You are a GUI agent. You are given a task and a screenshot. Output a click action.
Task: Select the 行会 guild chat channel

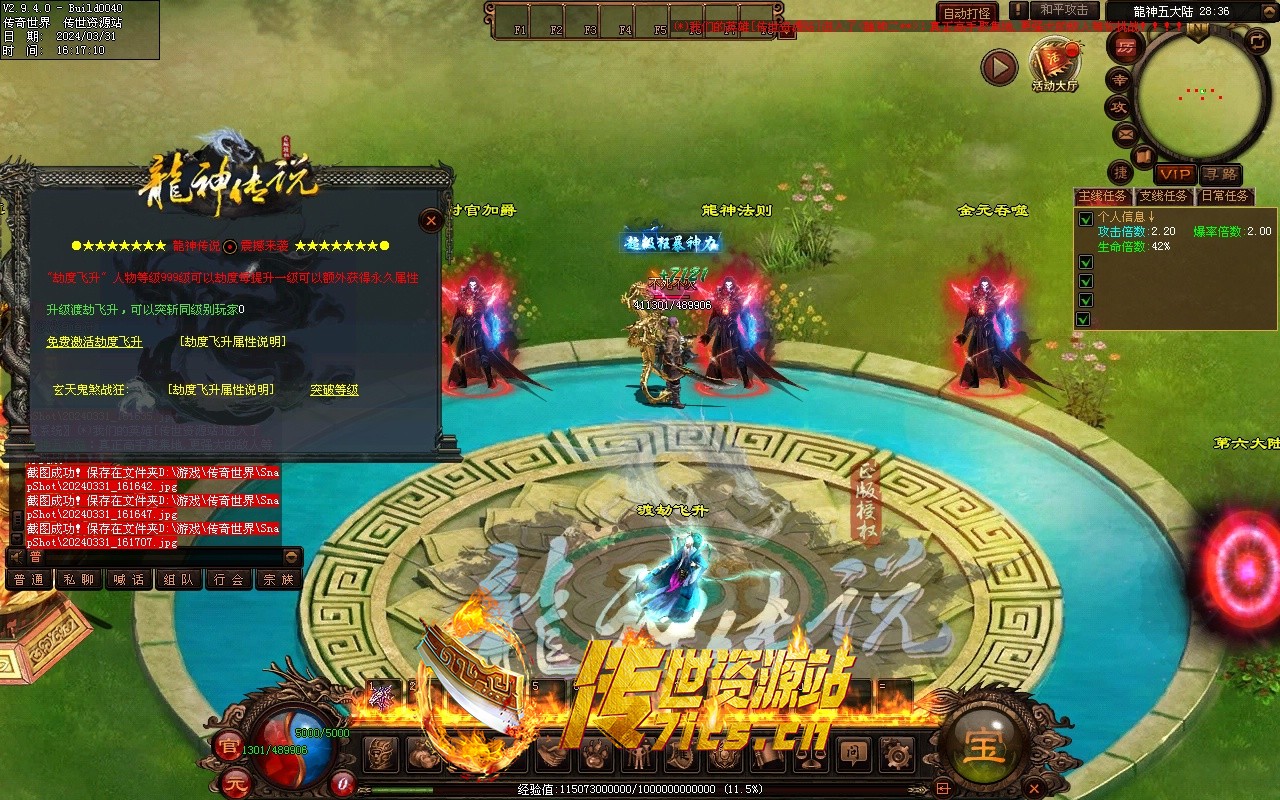coord(229,579)
